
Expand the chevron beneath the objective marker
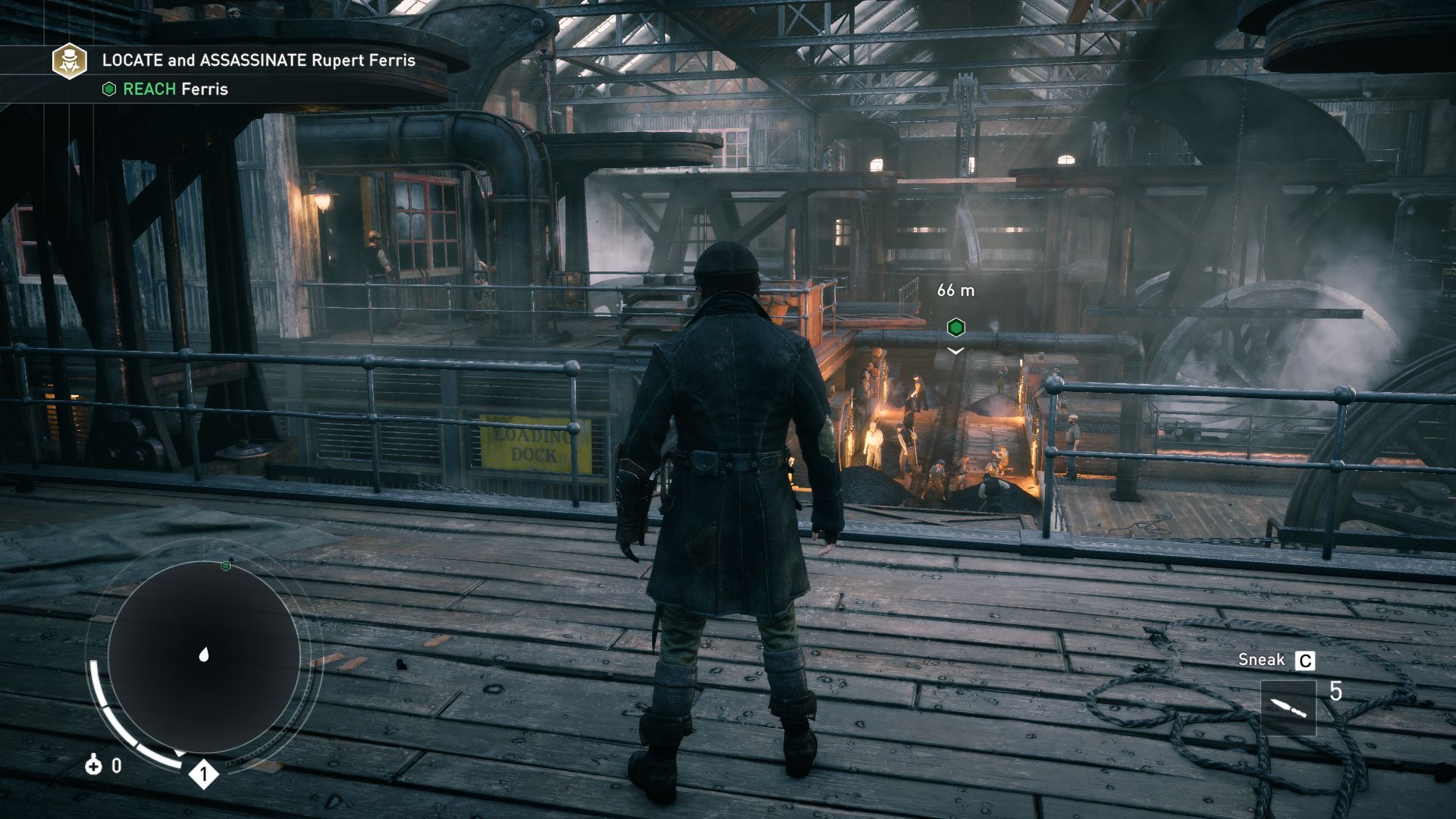955,351
